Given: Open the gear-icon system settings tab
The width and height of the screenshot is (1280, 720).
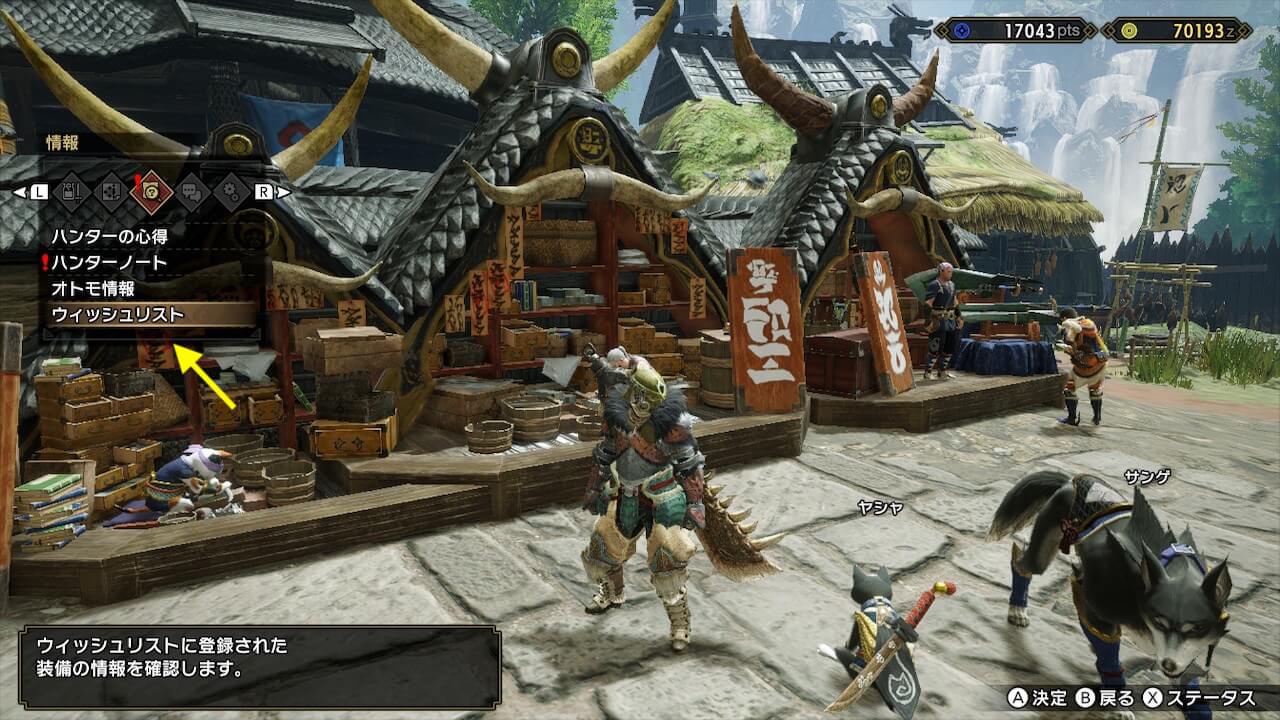Looking at the screenshot, I should pos(232,191).
